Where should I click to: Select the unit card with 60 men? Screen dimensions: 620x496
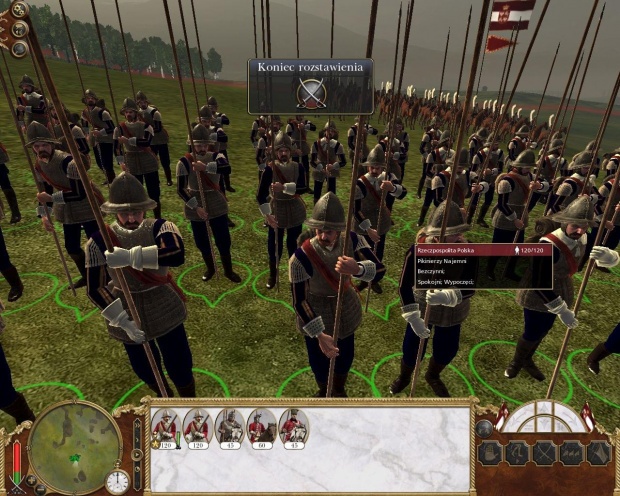[262, 429]
